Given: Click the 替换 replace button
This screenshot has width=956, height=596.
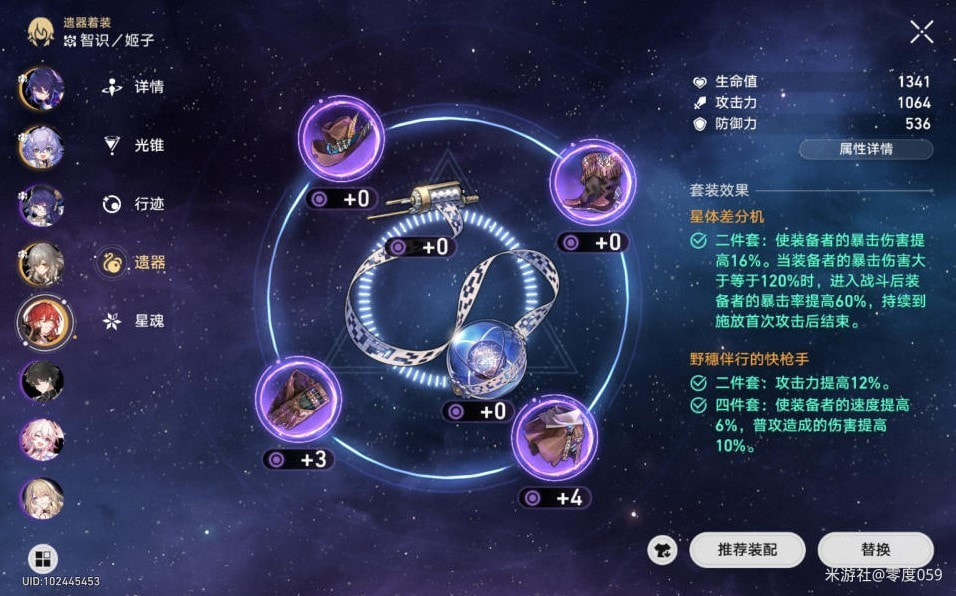Looking at the screenshot, I should (x=875, y=549).
